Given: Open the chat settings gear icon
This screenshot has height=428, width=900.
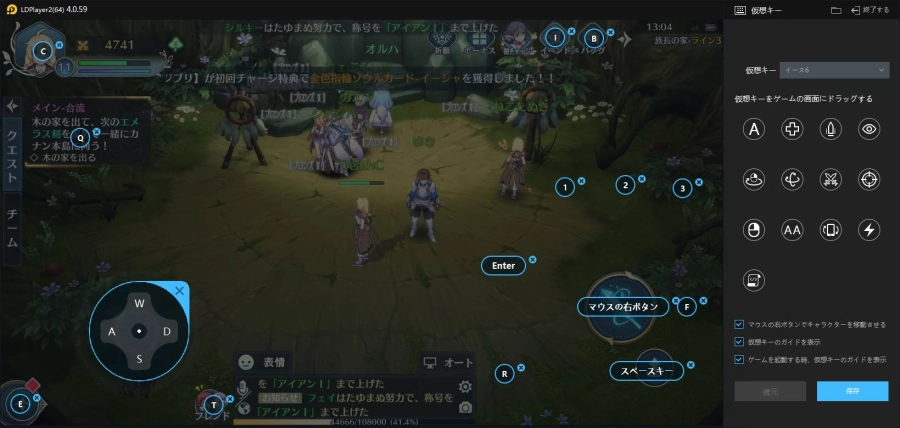Looking at the screenshot, I should coord(465,387).
